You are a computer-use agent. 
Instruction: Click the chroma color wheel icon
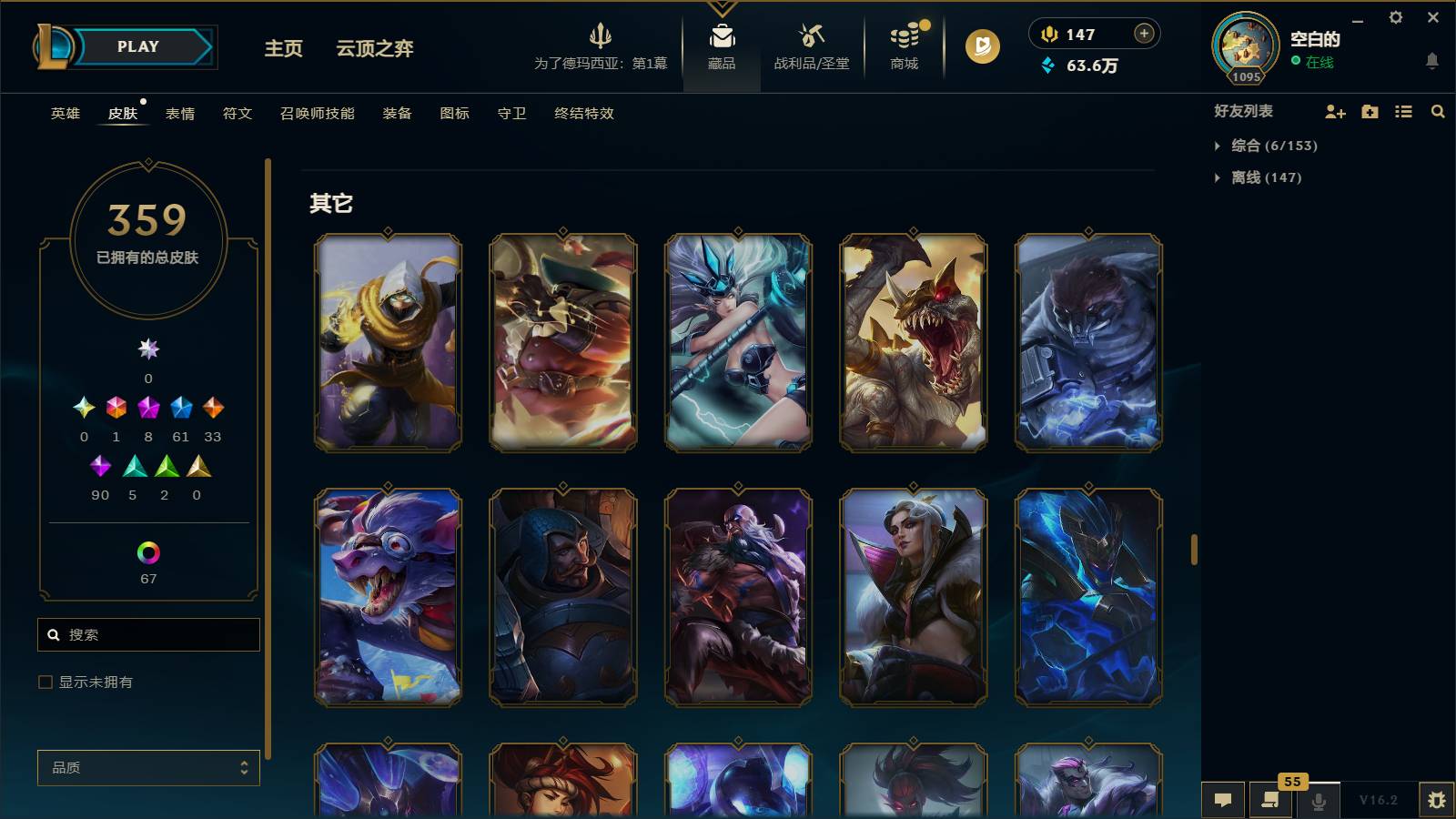coord(147,551)
